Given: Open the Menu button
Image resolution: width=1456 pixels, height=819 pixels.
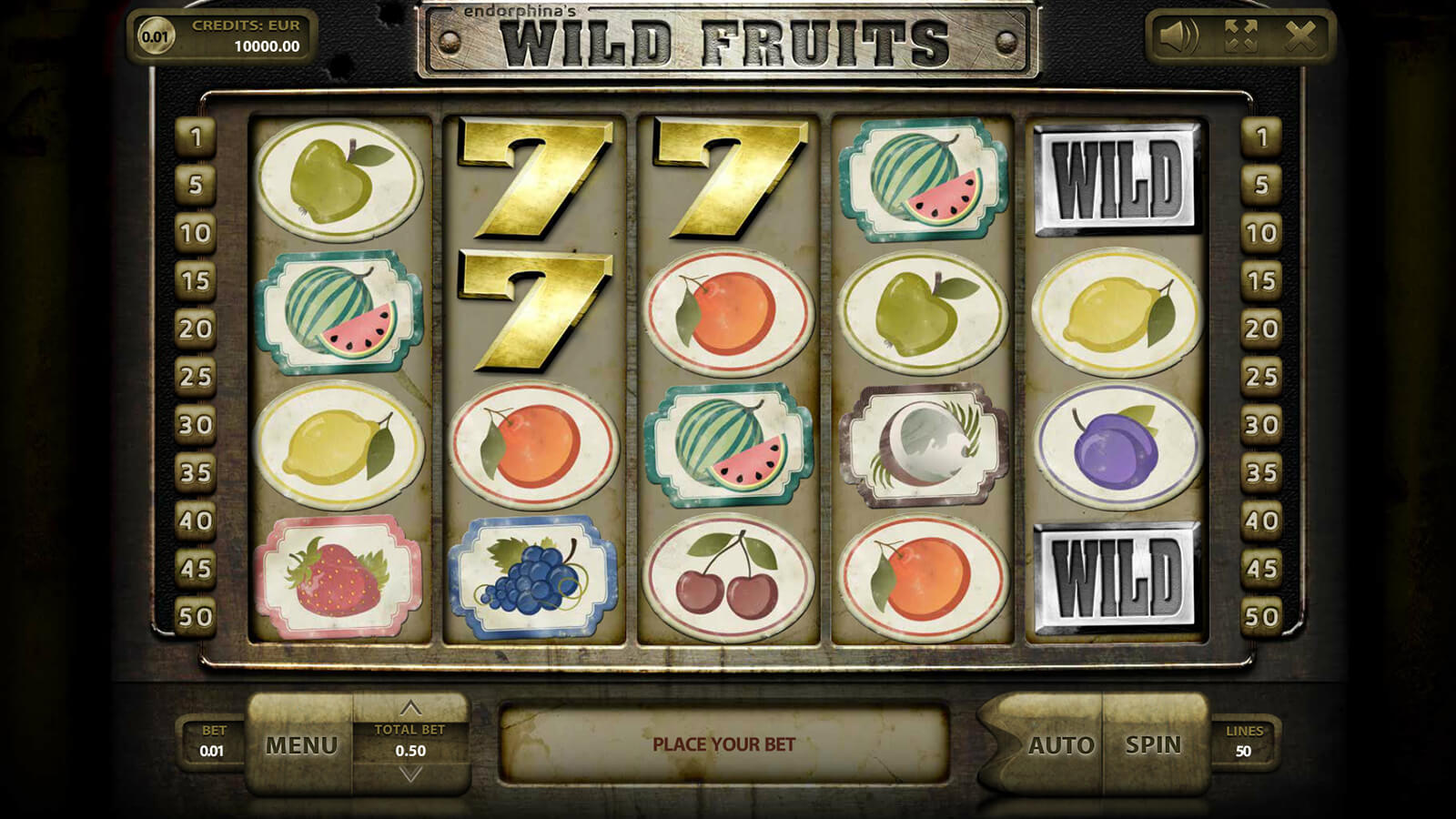Looking at the screenshot, I should (301, 745).
